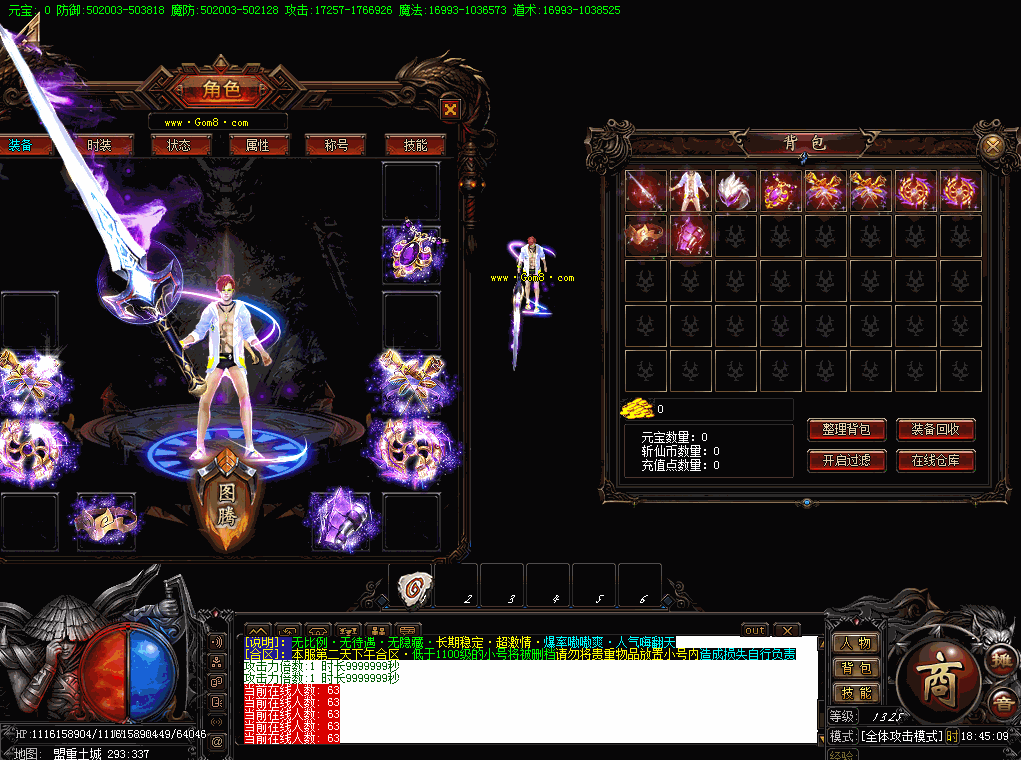Click the 人物 character menu button
Image resolution: width=1021 pixels, height=760 pixels.
click(855, 643)
